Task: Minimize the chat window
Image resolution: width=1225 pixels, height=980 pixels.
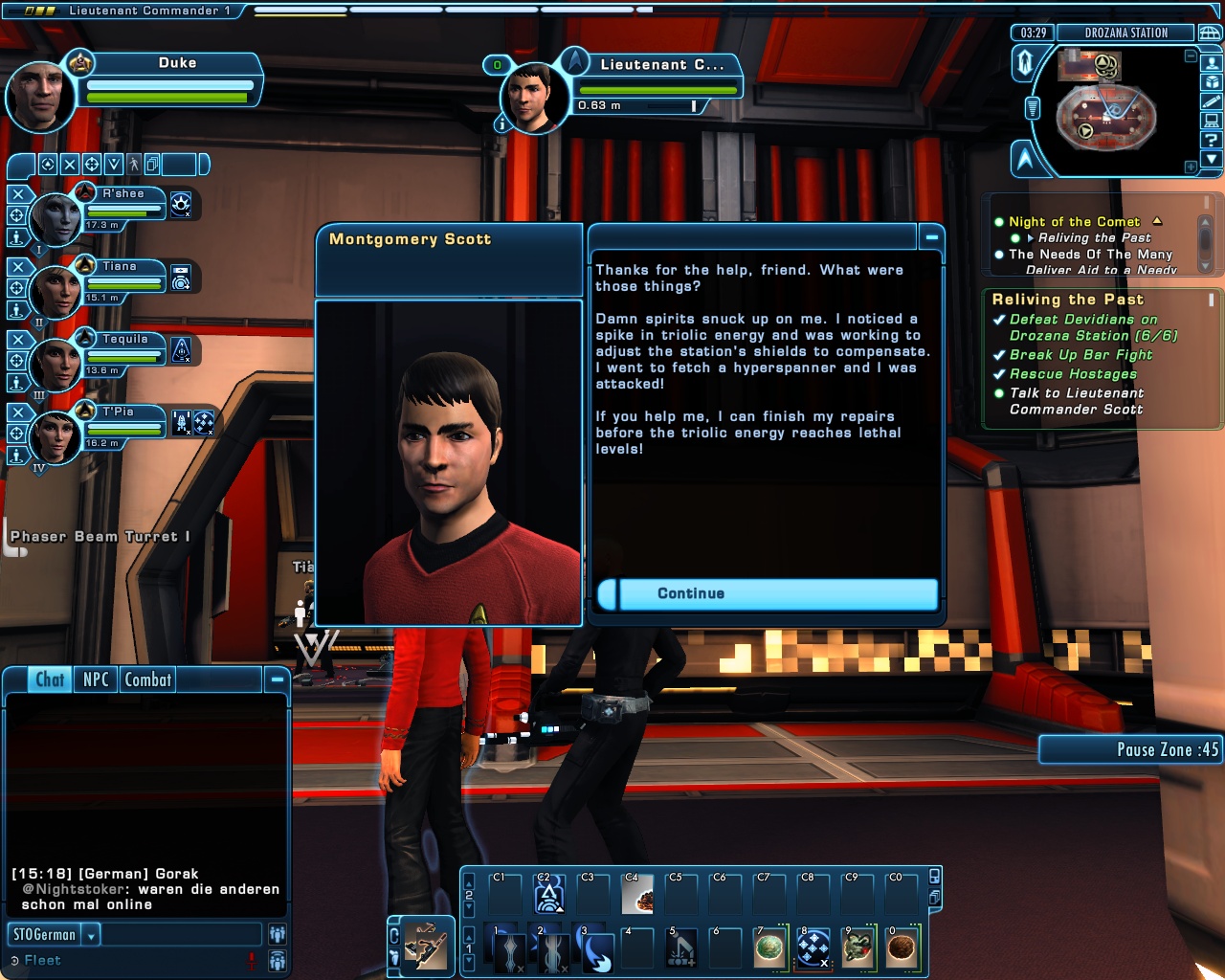Action: click(277, 679)
